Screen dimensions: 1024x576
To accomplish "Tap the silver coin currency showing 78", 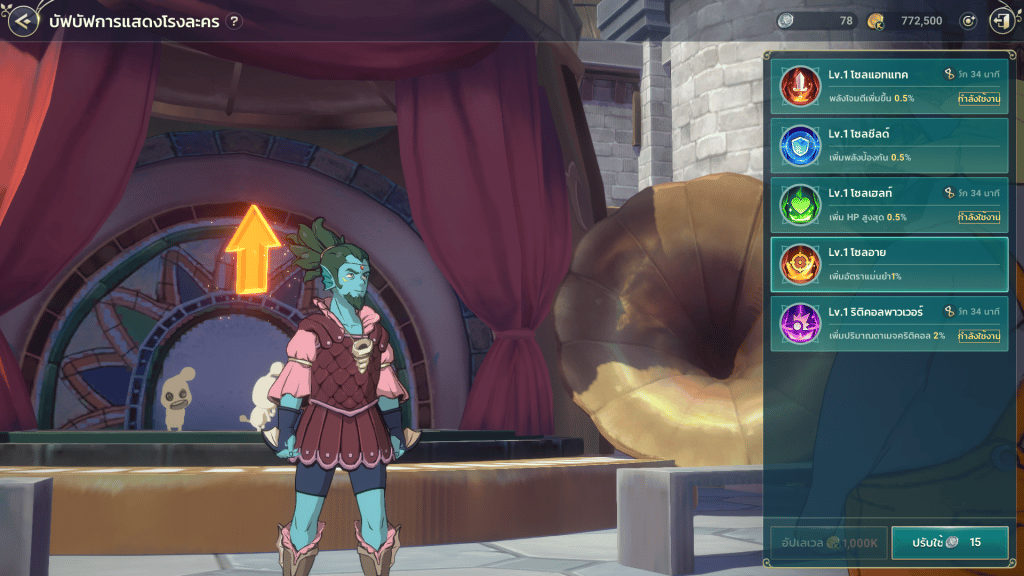I will (x=817, y=21).
